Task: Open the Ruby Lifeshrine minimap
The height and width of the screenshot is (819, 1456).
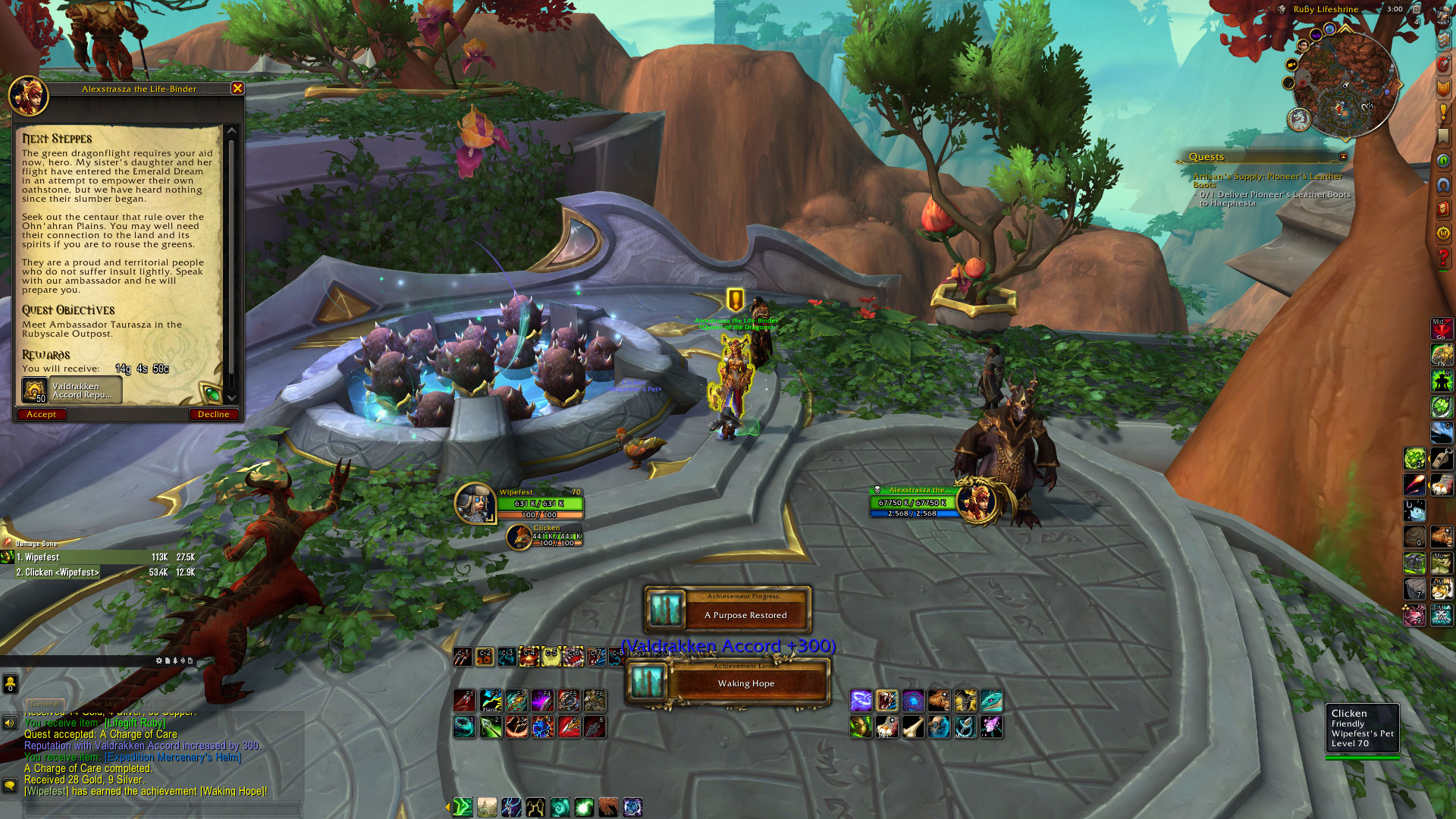Action: pyautogui.click(x=1345, y=85)
